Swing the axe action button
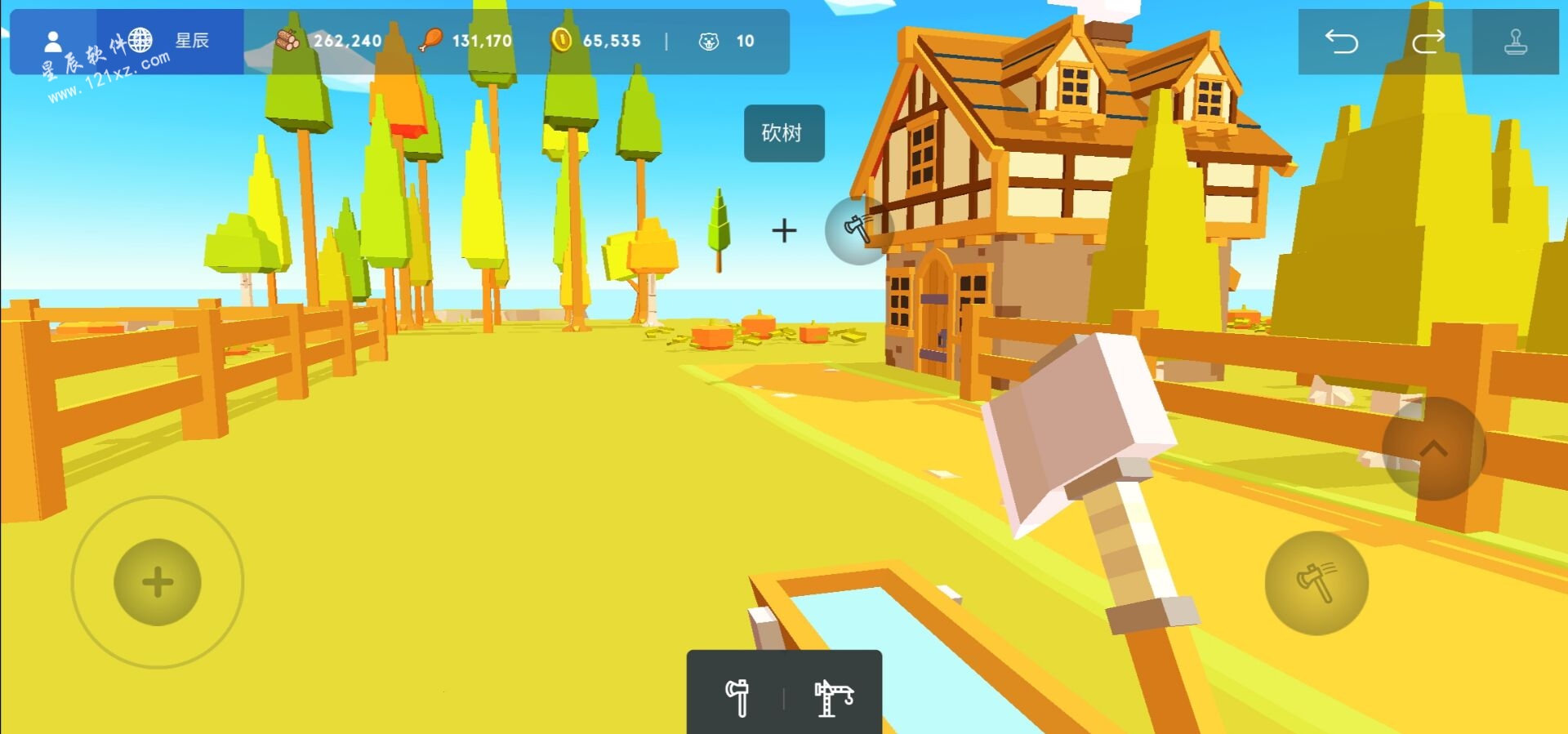1568x734 pixels. 1316,583
